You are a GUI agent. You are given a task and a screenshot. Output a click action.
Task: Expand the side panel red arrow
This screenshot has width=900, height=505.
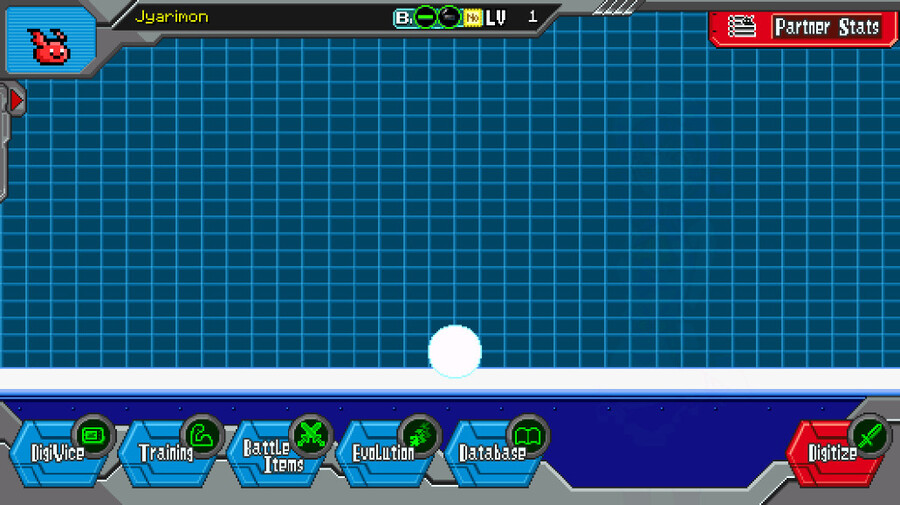16,101
